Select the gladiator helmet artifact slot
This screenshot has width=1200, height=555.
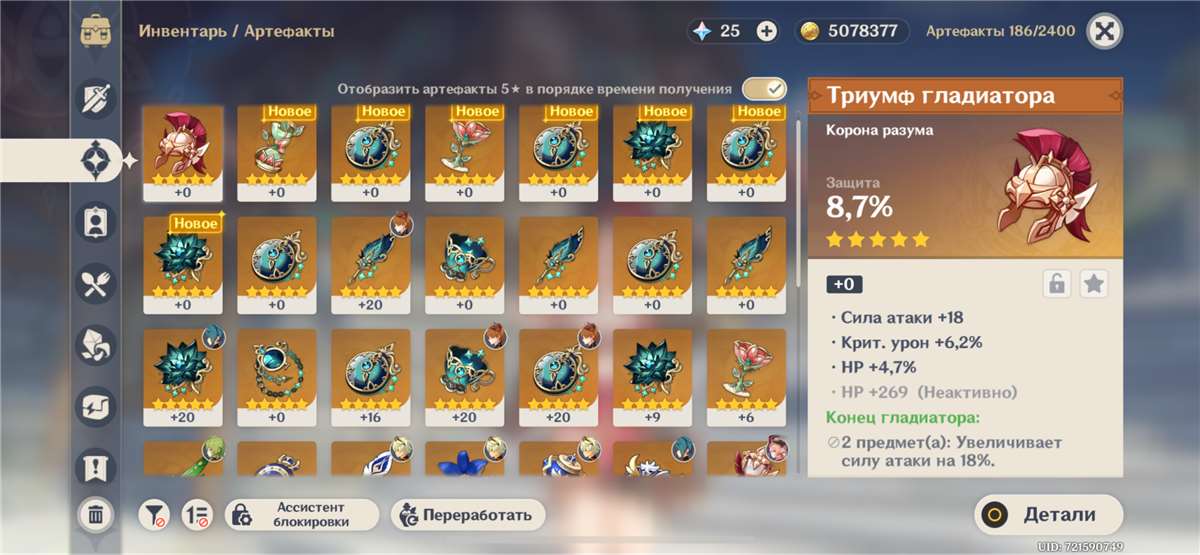tap(183, 154)
